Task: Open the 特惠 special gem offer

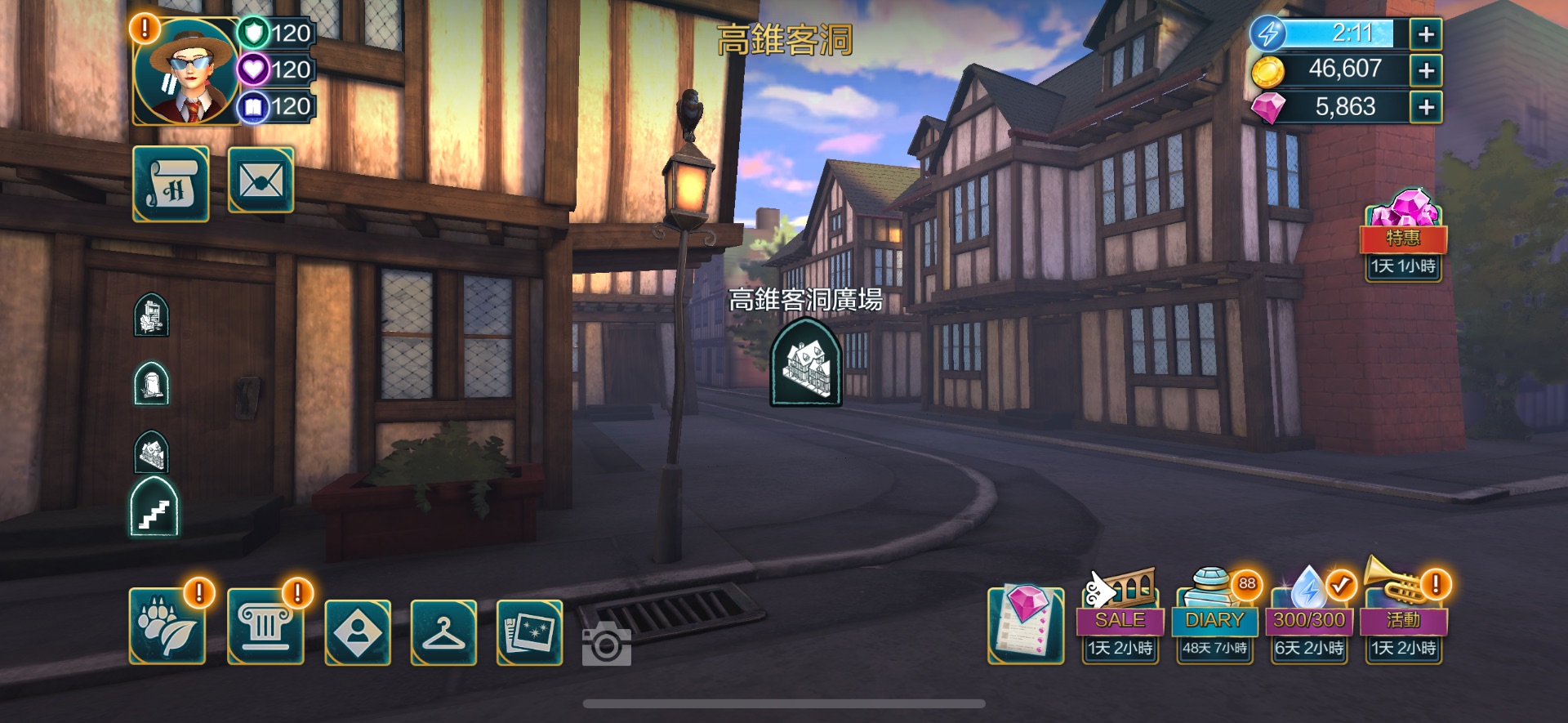Action: (x=1403, y=235)
